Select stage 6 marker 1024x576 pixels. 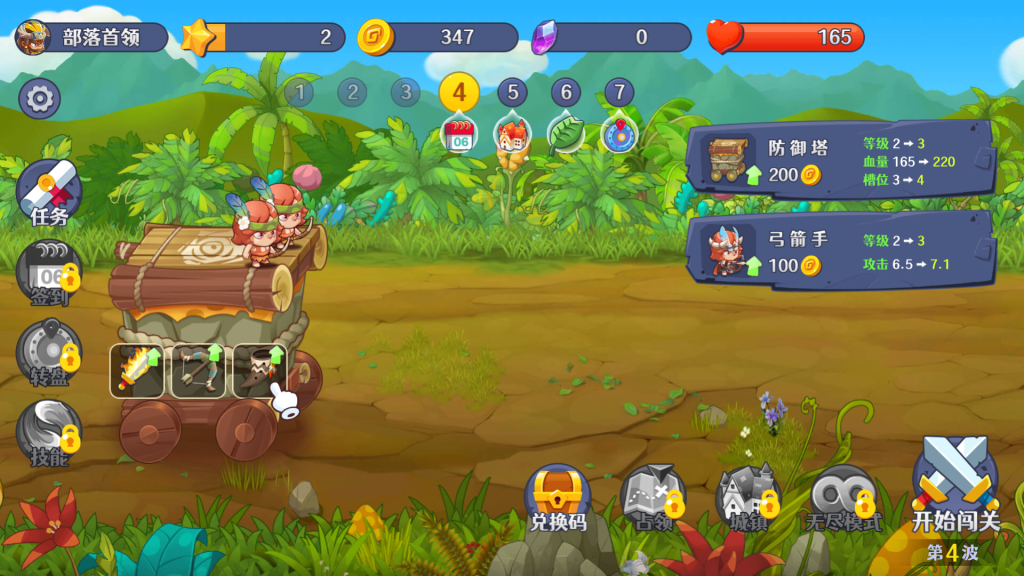coord(566,93)
